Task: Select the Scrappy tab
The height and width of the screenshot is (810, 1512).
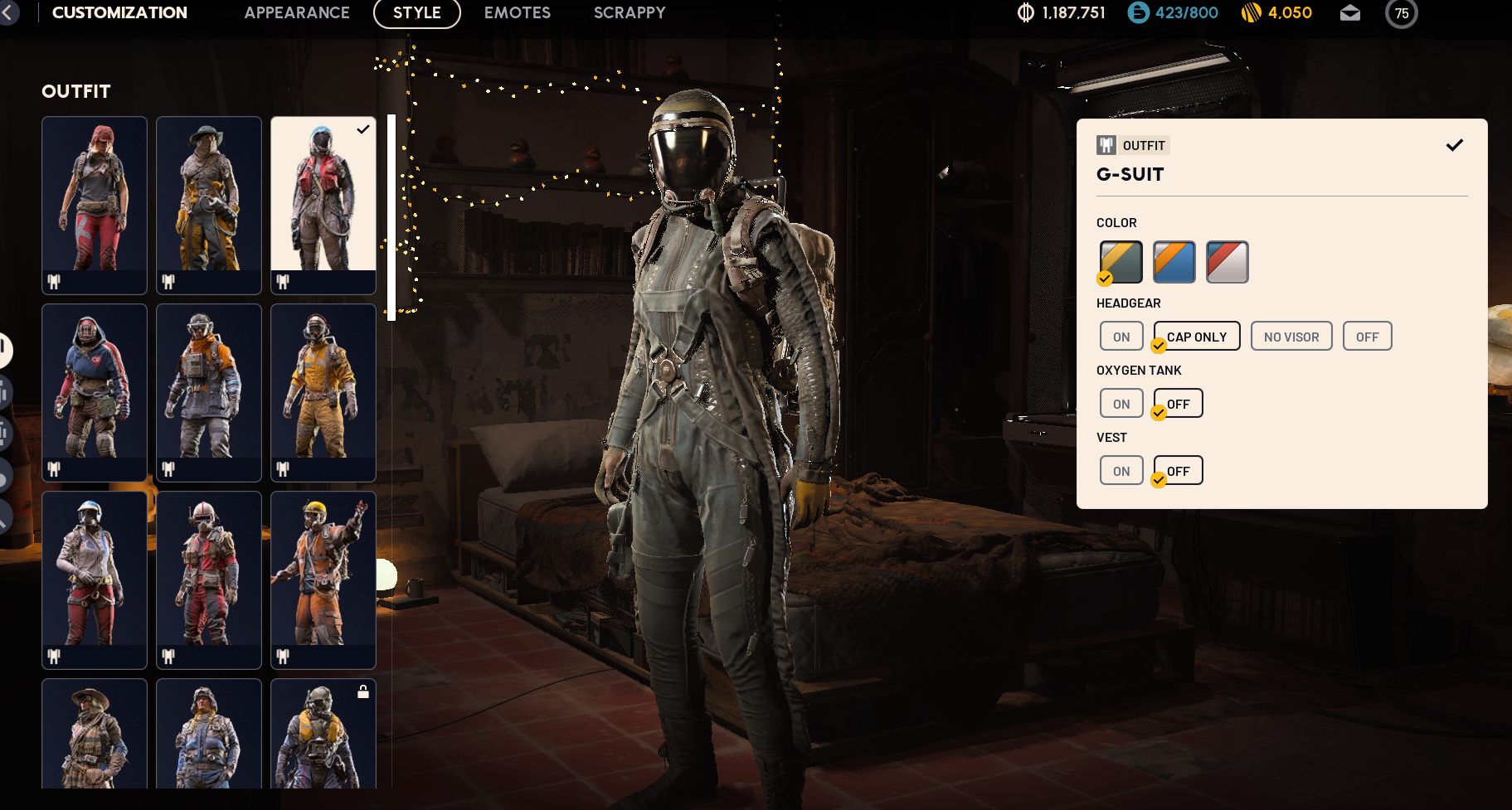Action: point(630,12)
